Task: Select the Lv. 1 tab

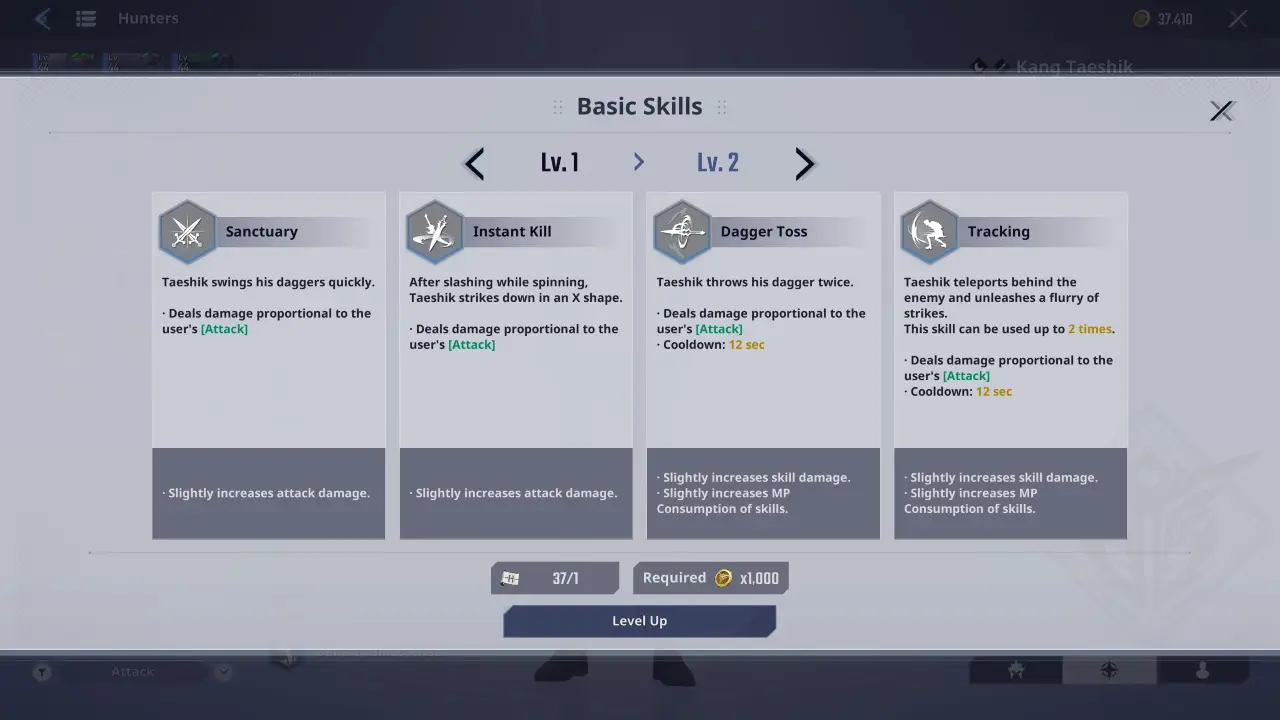Action: click(x=559, y=163)
